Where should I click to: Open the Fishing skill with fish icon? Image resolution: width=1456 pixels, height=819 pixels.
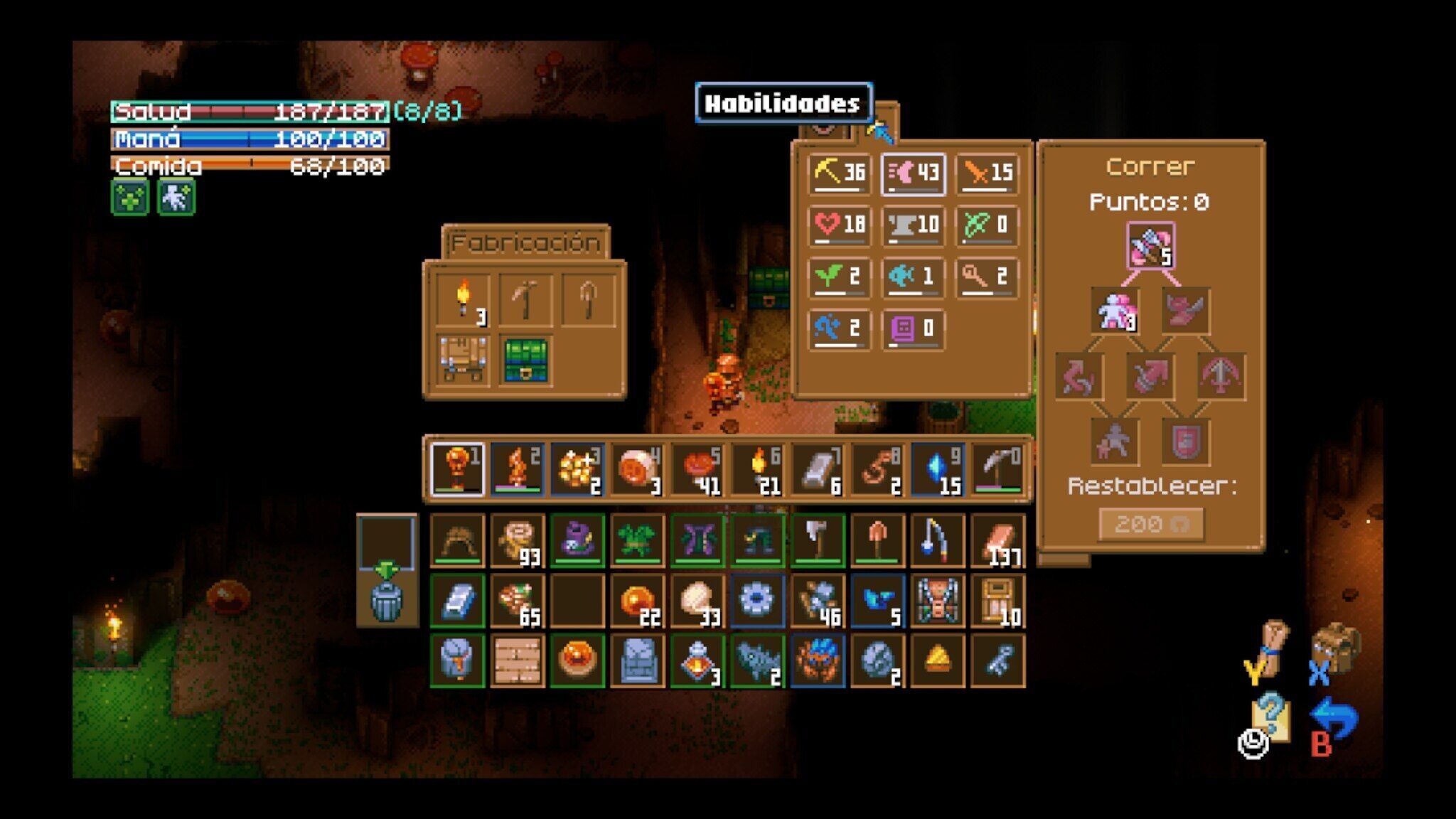914,277
